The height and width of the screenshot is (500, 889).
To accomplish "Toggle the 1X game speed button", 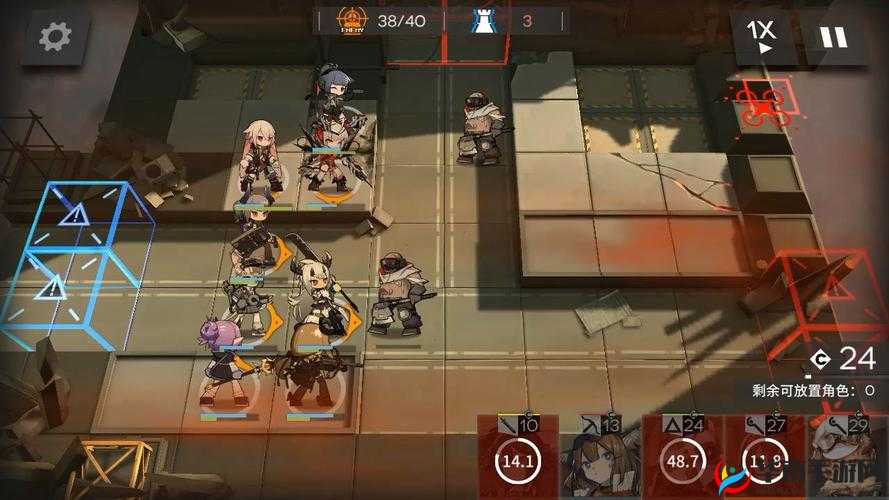I will click(x=763, y=36).
